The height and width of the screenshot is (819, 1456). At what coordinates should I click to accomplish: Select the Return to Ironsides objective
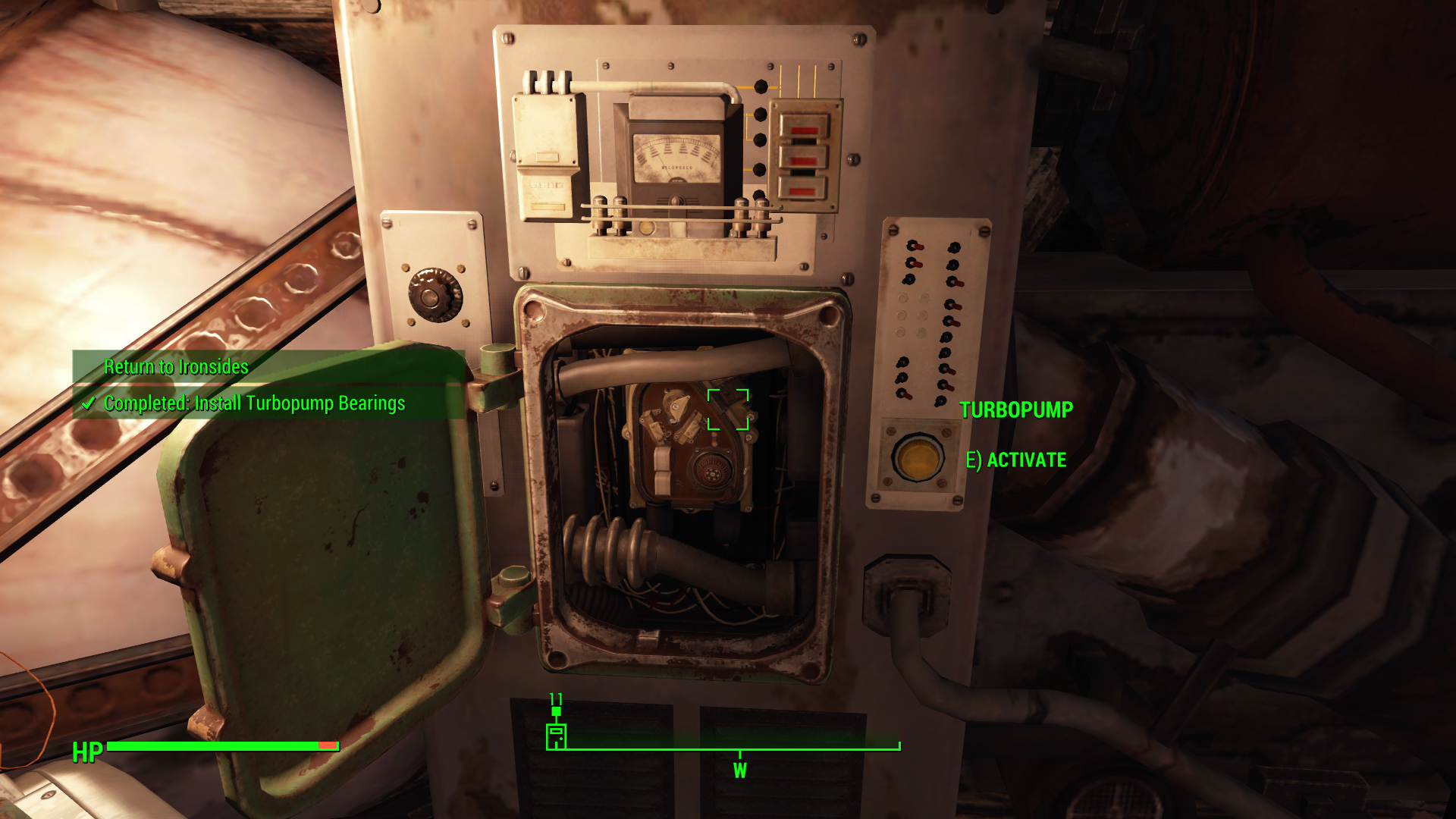176,367
